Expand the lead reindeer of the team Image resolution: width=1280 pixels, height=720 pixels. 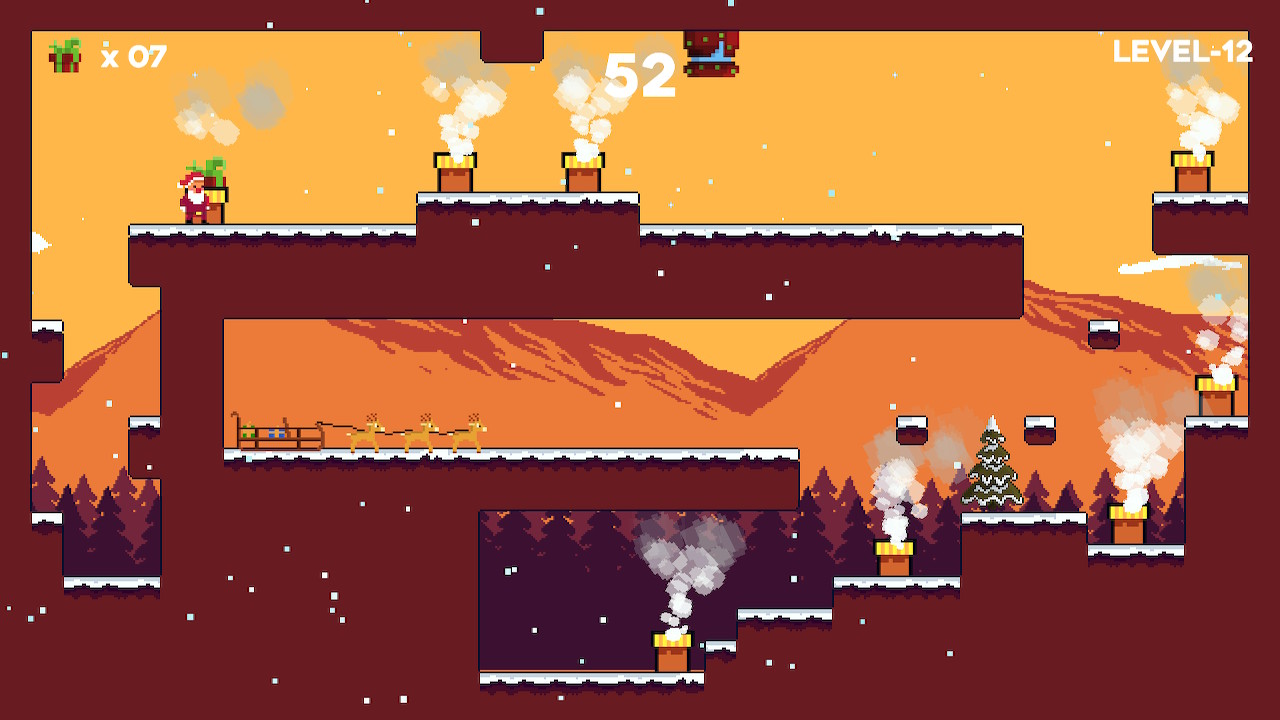[470, 435]
